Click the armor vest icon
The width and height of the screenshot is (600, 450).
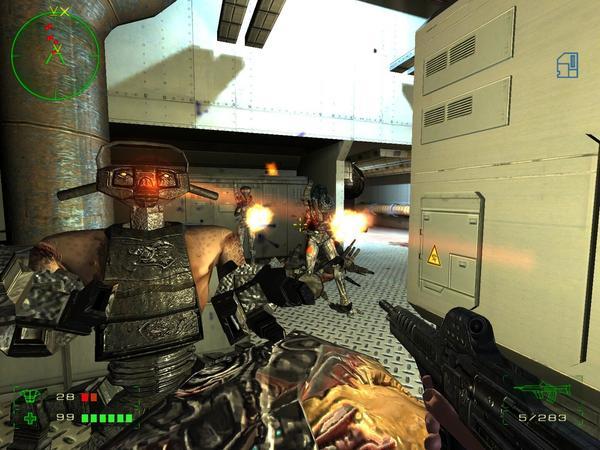pyautogui.click(x=28, y=397)
